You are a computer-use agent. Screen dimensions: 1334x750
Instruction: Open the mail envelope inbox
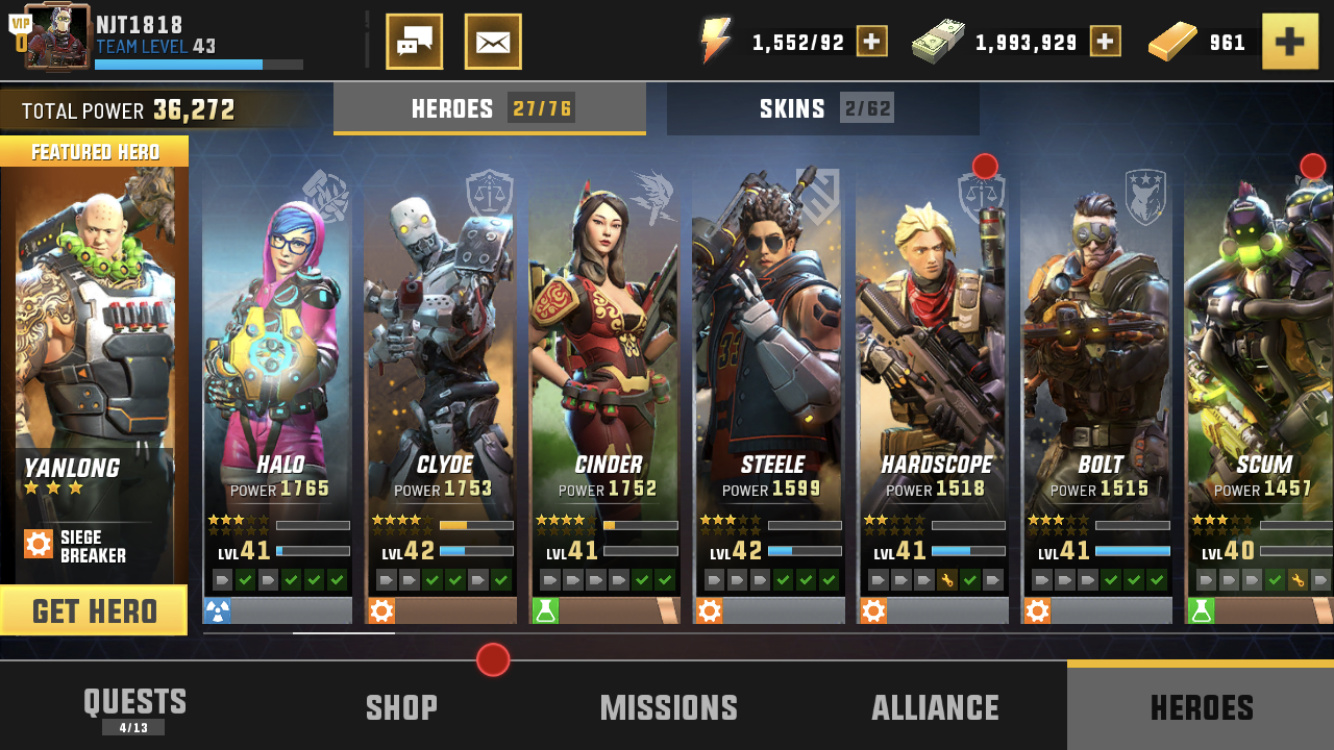493,42
